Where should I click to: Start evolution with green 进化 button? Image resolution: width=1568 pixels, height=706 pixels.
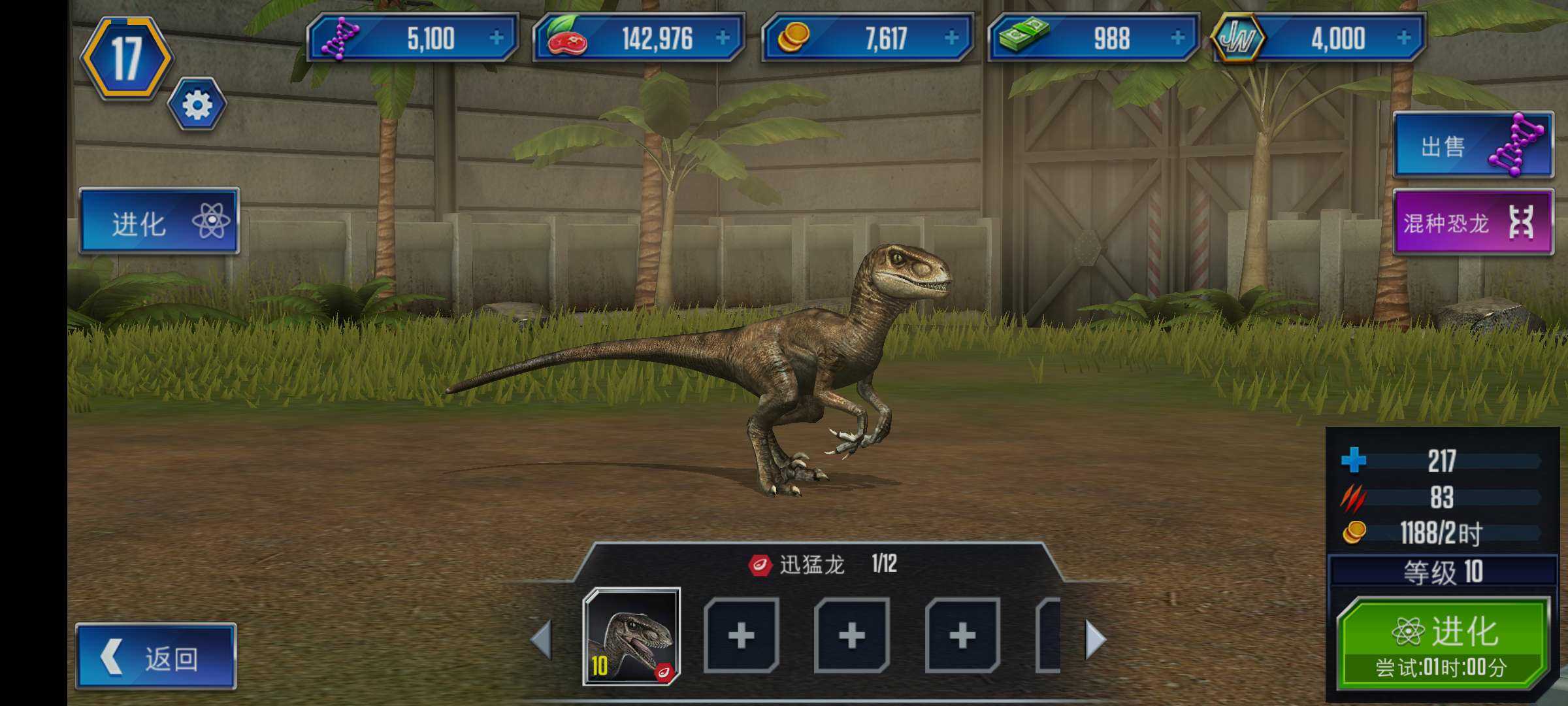coord(1442,644)
